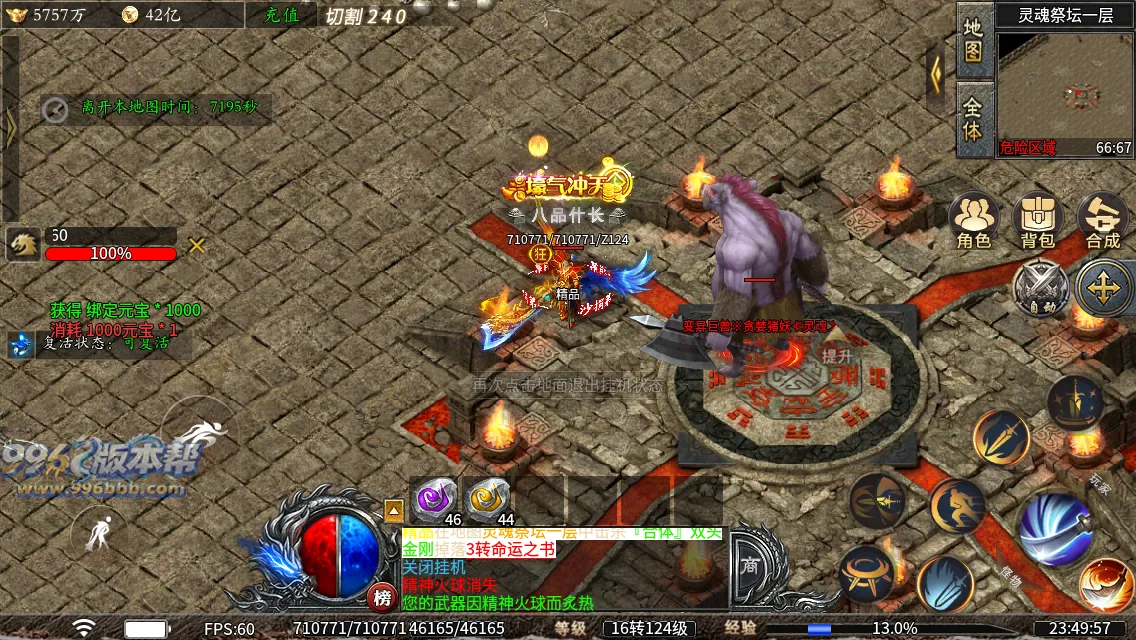
Task: Expand the left side panel arrow
Action: point(11,127)
